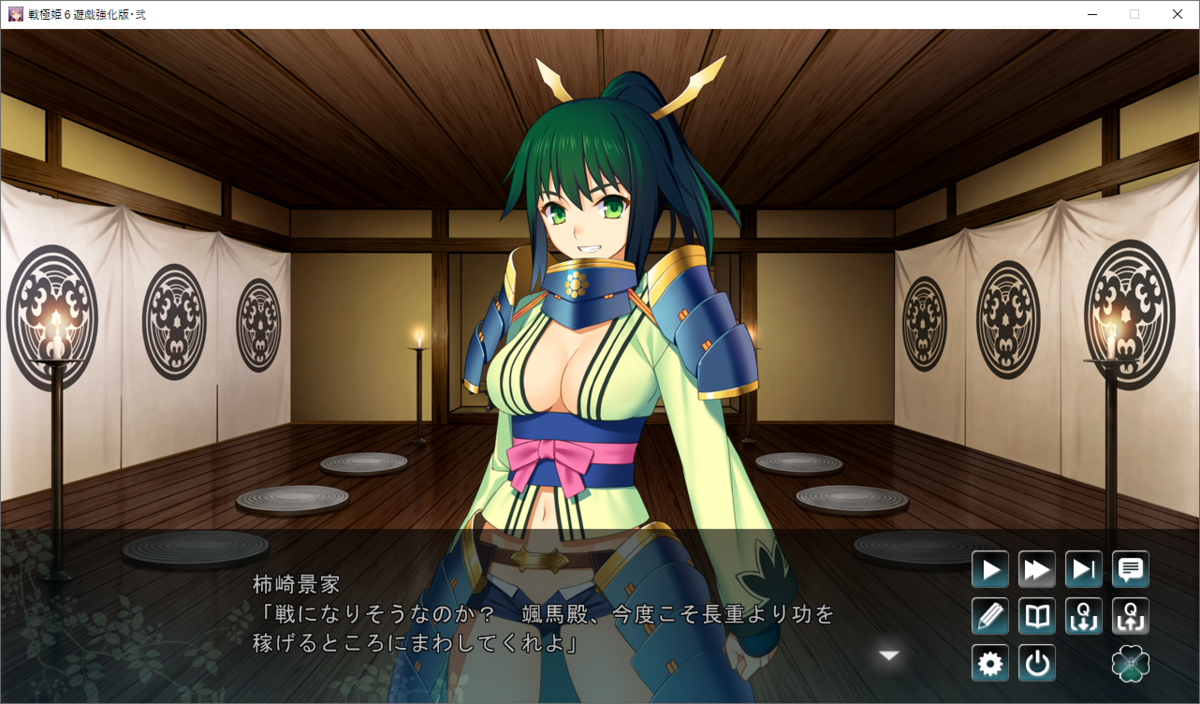This screenshot has height=704, width=1200.
Task: Start auto-play with the single triangle button
Action: tap(990, 570)
